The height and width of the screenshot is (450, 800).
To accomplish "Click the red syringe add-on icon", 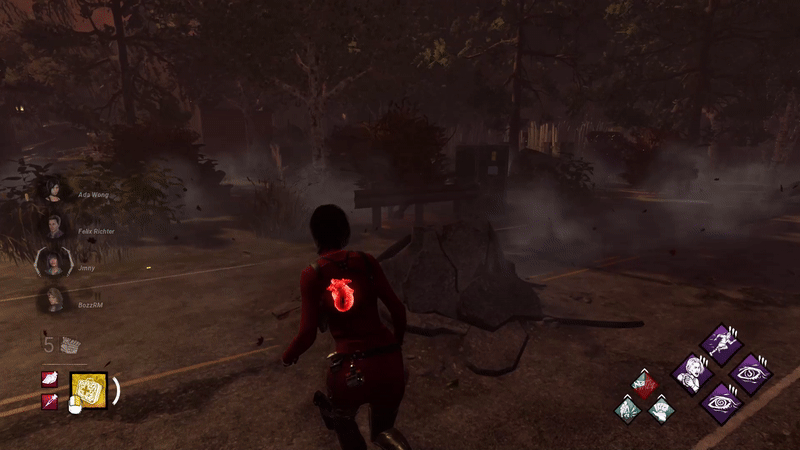I will [x=48, y=401].
